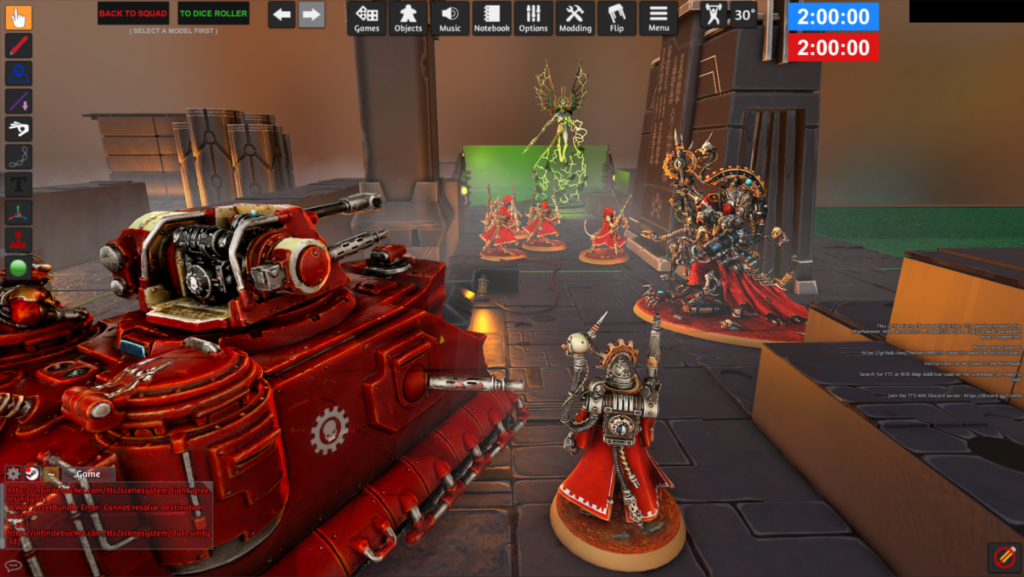The image size is (1024, 577).
Task: Switch to the Game chat tab
Action: 88,473
